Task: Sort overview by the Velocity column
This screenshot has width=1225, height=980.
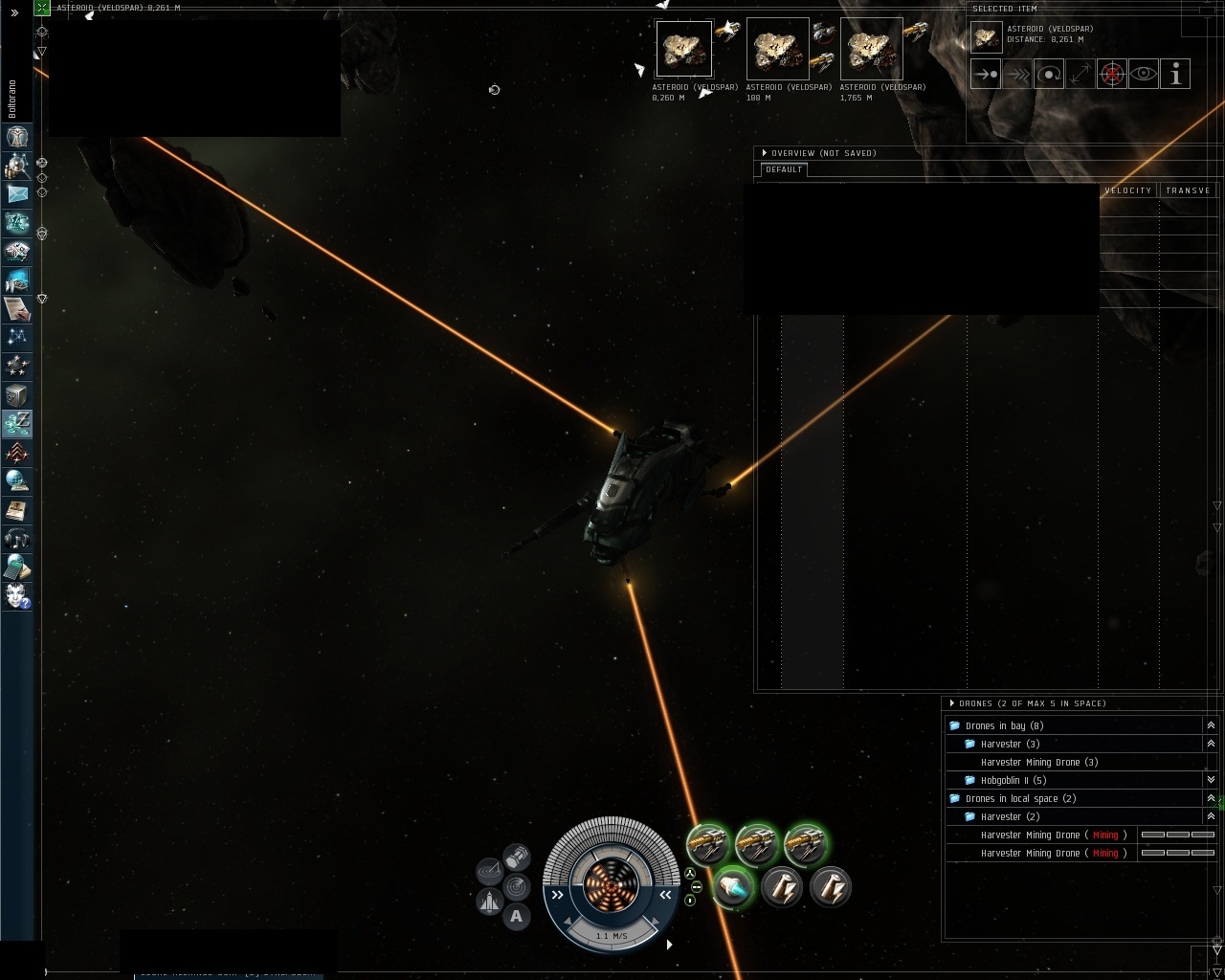Action: tap(1128, 190)
